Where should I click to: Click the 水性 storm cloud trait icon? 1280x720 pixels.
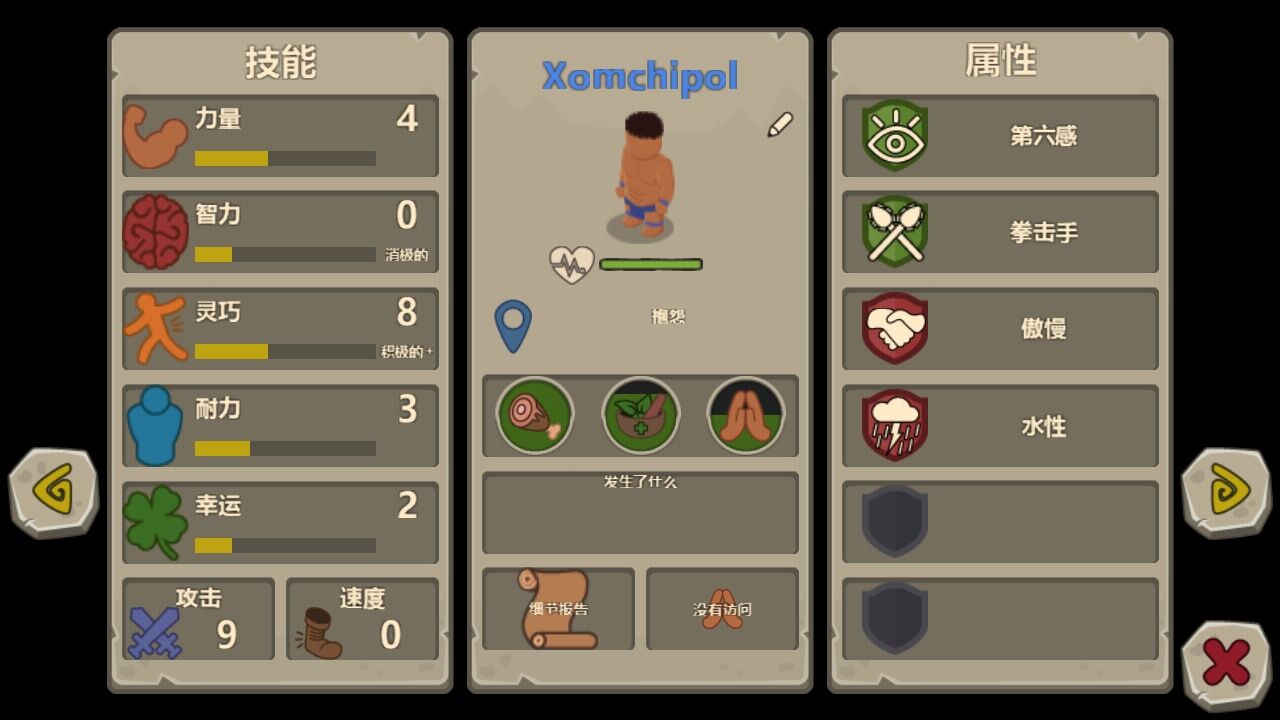point(893,427)
